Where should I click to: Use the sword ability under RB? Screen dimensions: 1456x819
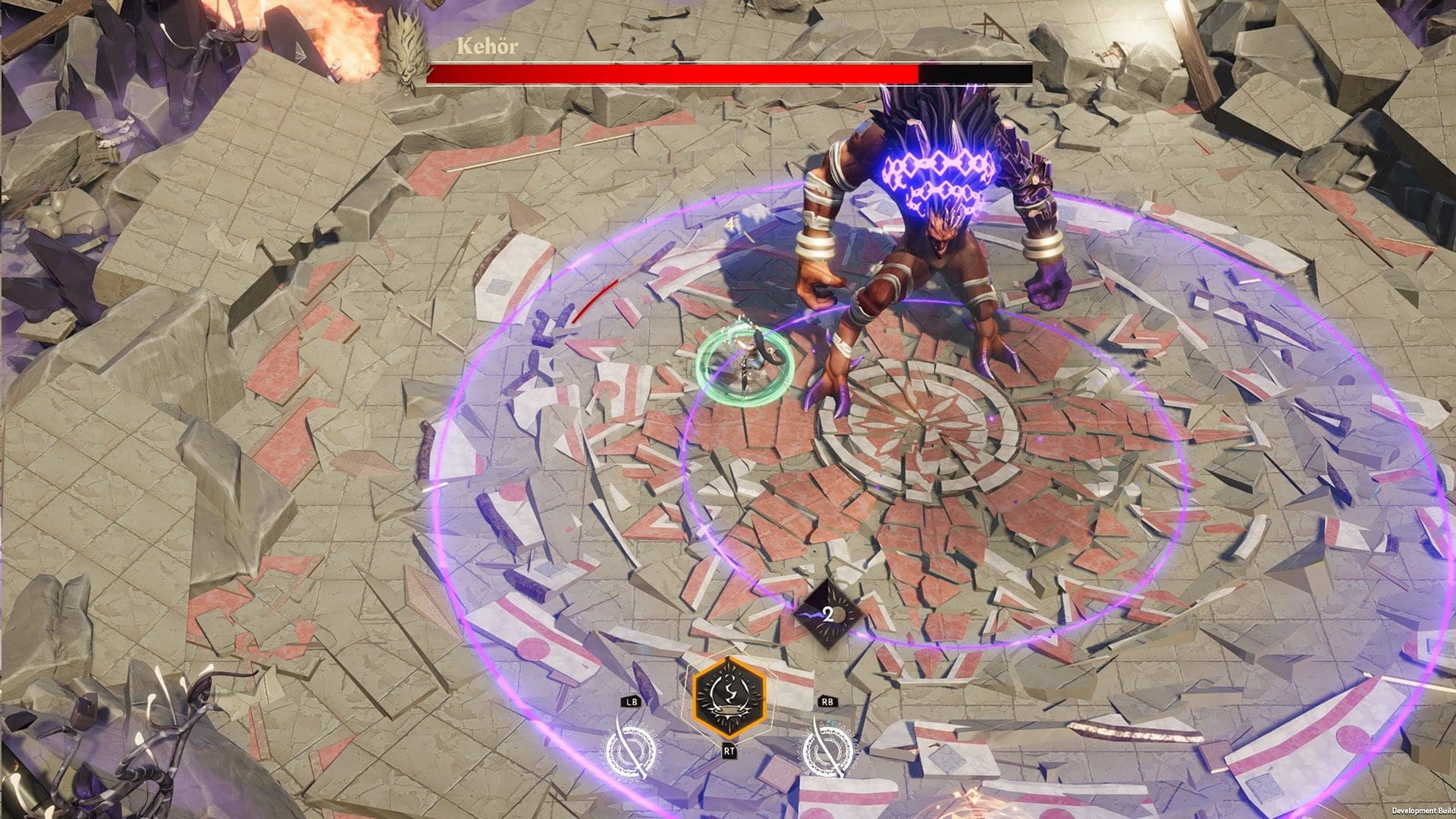[827, 749]
